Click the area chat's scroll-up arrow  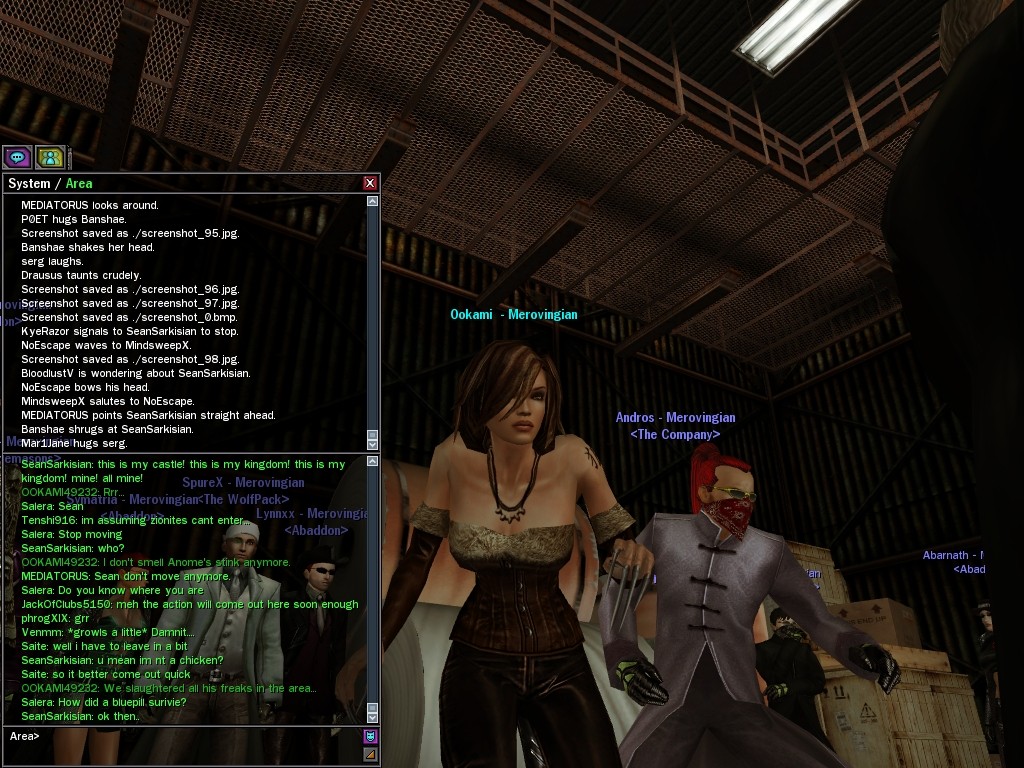point(373,461)
